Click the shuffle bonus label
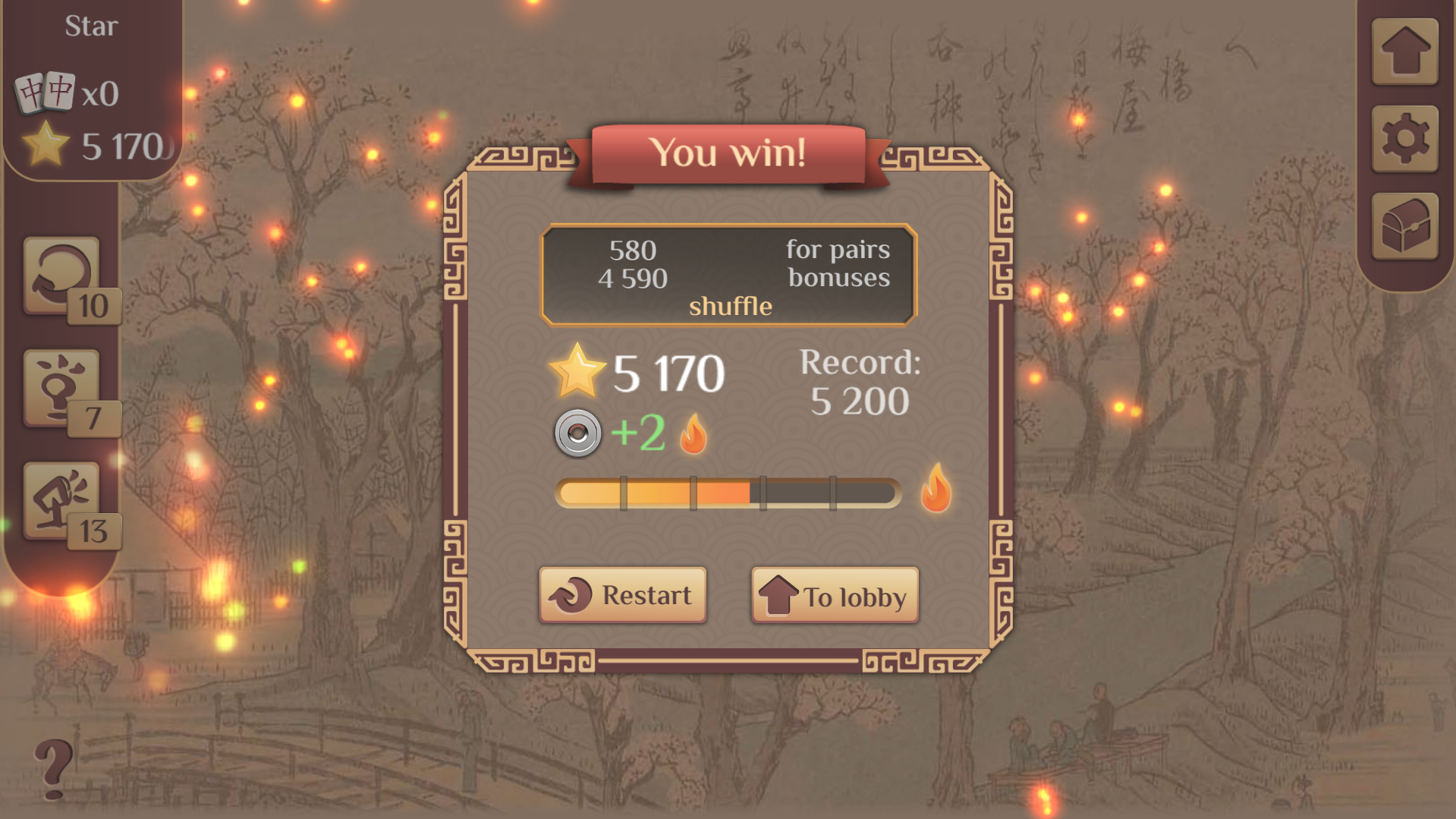This screenshot has height=819, width=1456. point(730,307)
